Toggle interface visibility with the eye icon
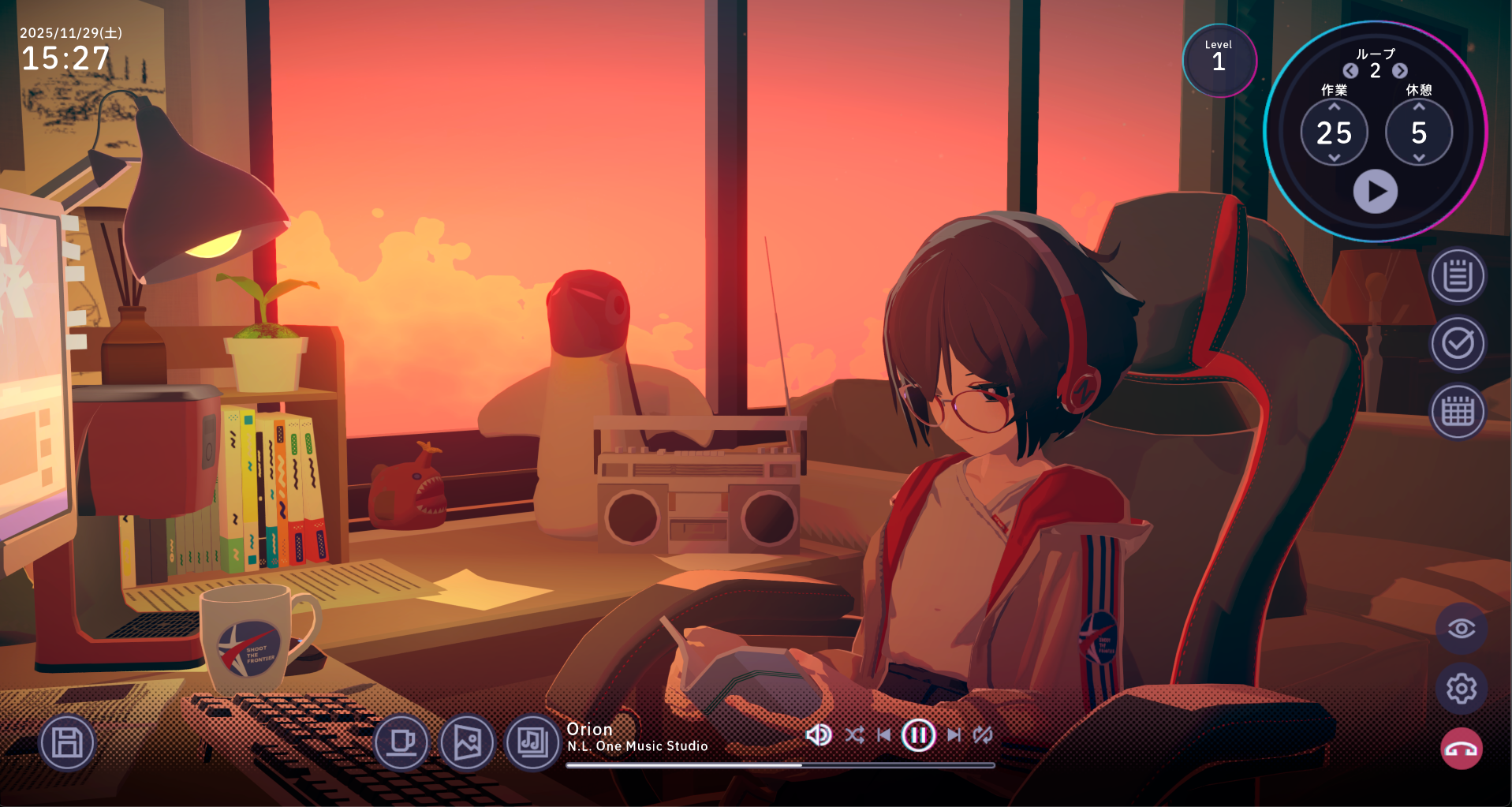This screenshot has height=807, width=1512. [1461, 629]
